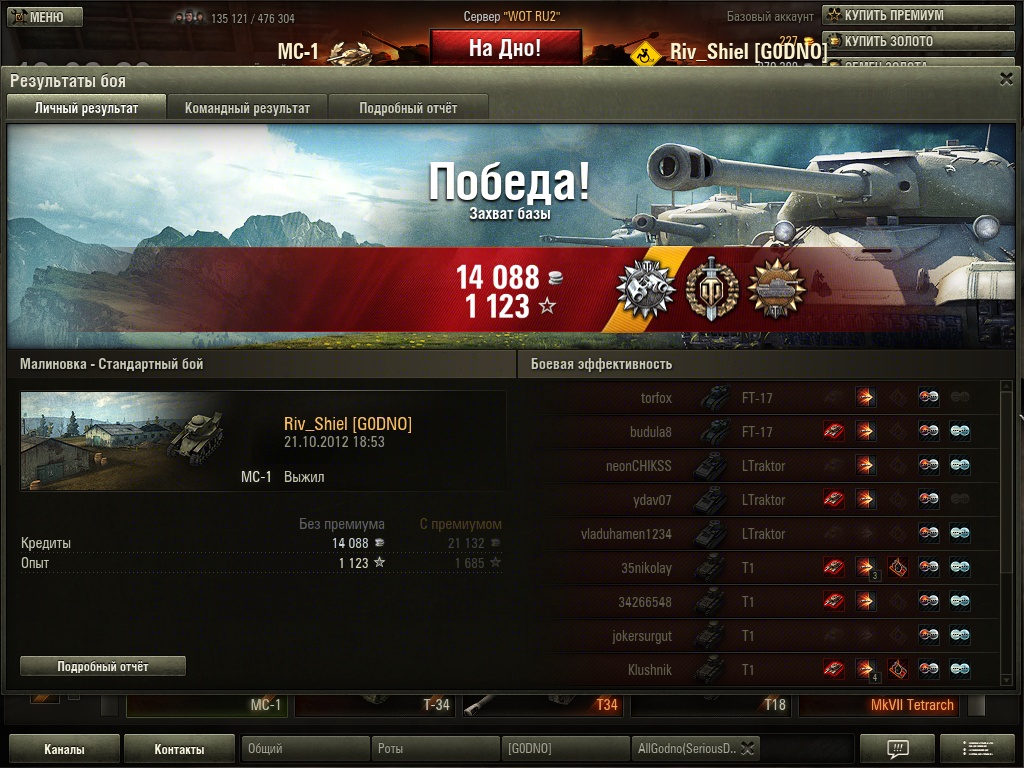Switch to the Общий chat tab
Image resolution: width=1024 pixels, height=768 pixels.
[305, 748]
